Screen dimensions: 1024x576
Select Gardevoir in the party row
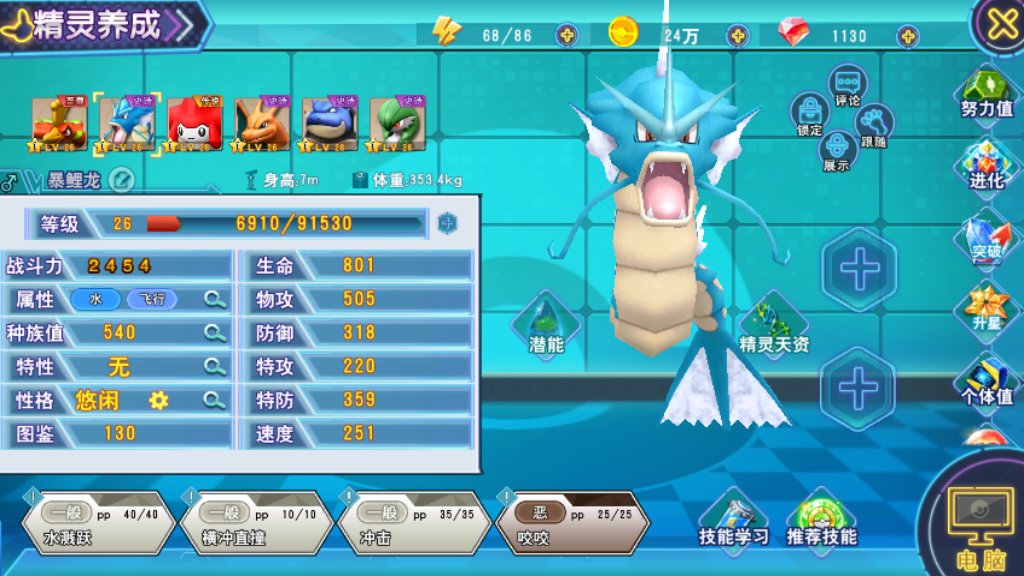(397, 124)
